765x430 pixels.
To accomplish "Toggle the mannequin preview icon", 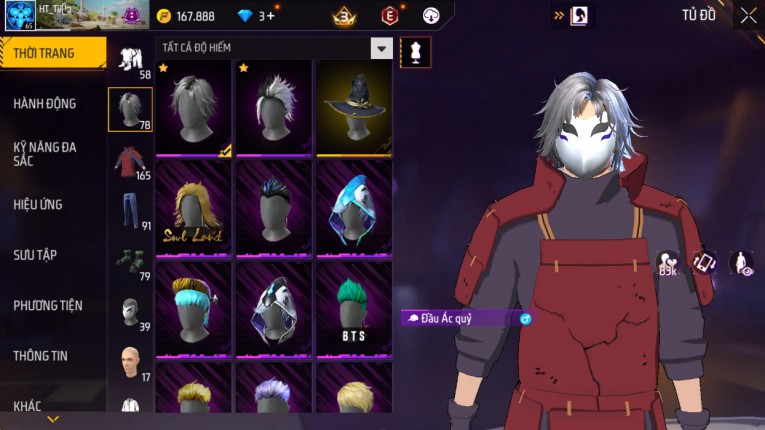I will [415, 52].
